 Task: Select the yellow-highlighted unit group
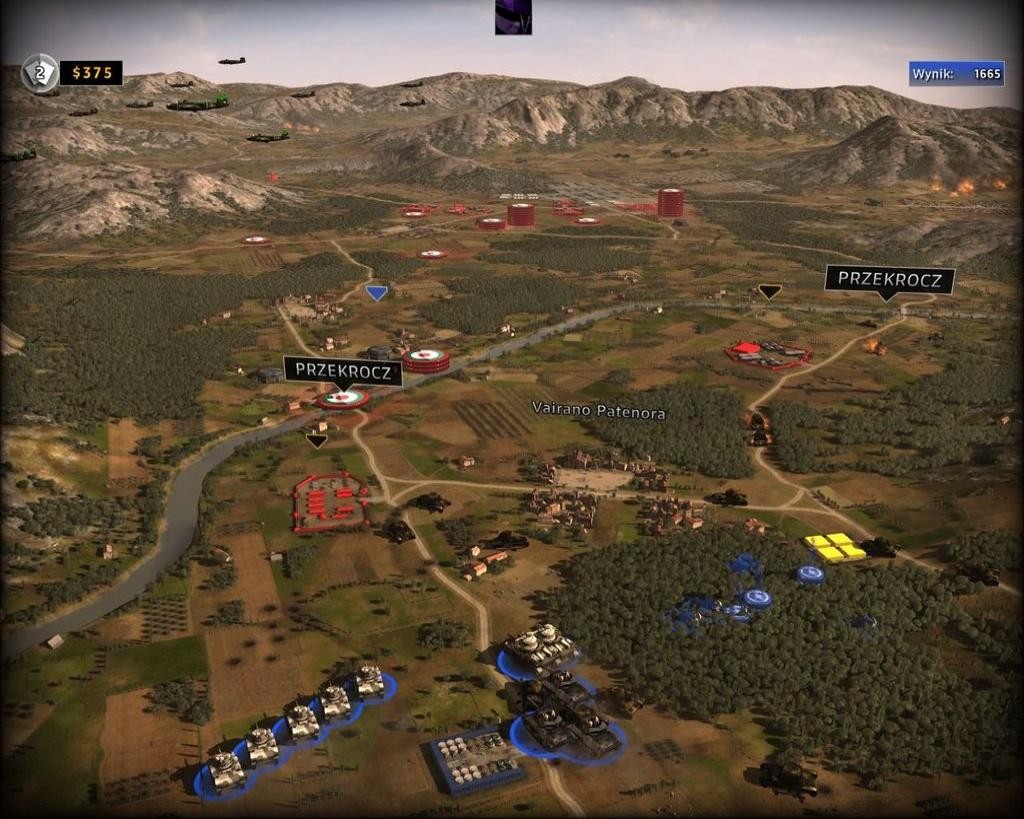click(835, 547)
